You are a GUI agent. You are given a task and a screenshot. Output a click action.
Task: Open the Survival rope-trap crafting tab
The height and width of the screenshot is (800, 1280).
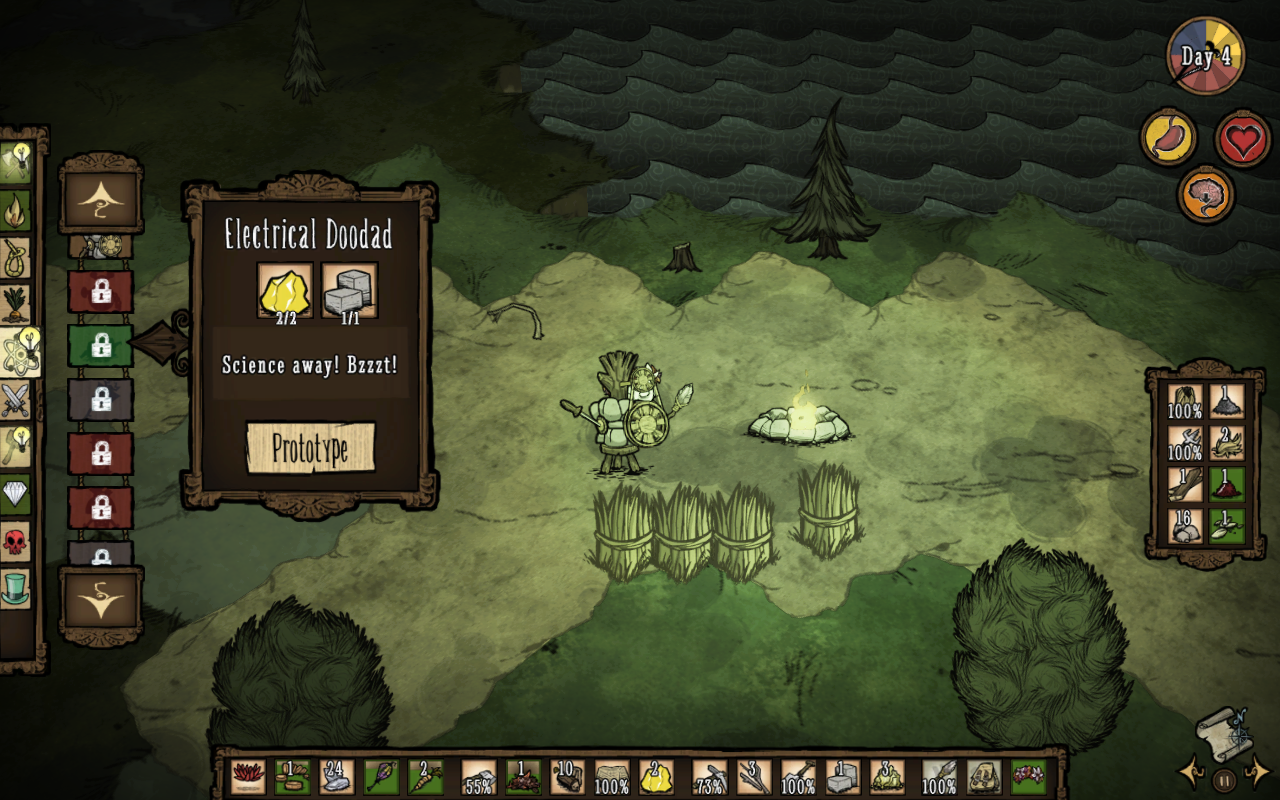pyautogui.click(x=16, y=257)
